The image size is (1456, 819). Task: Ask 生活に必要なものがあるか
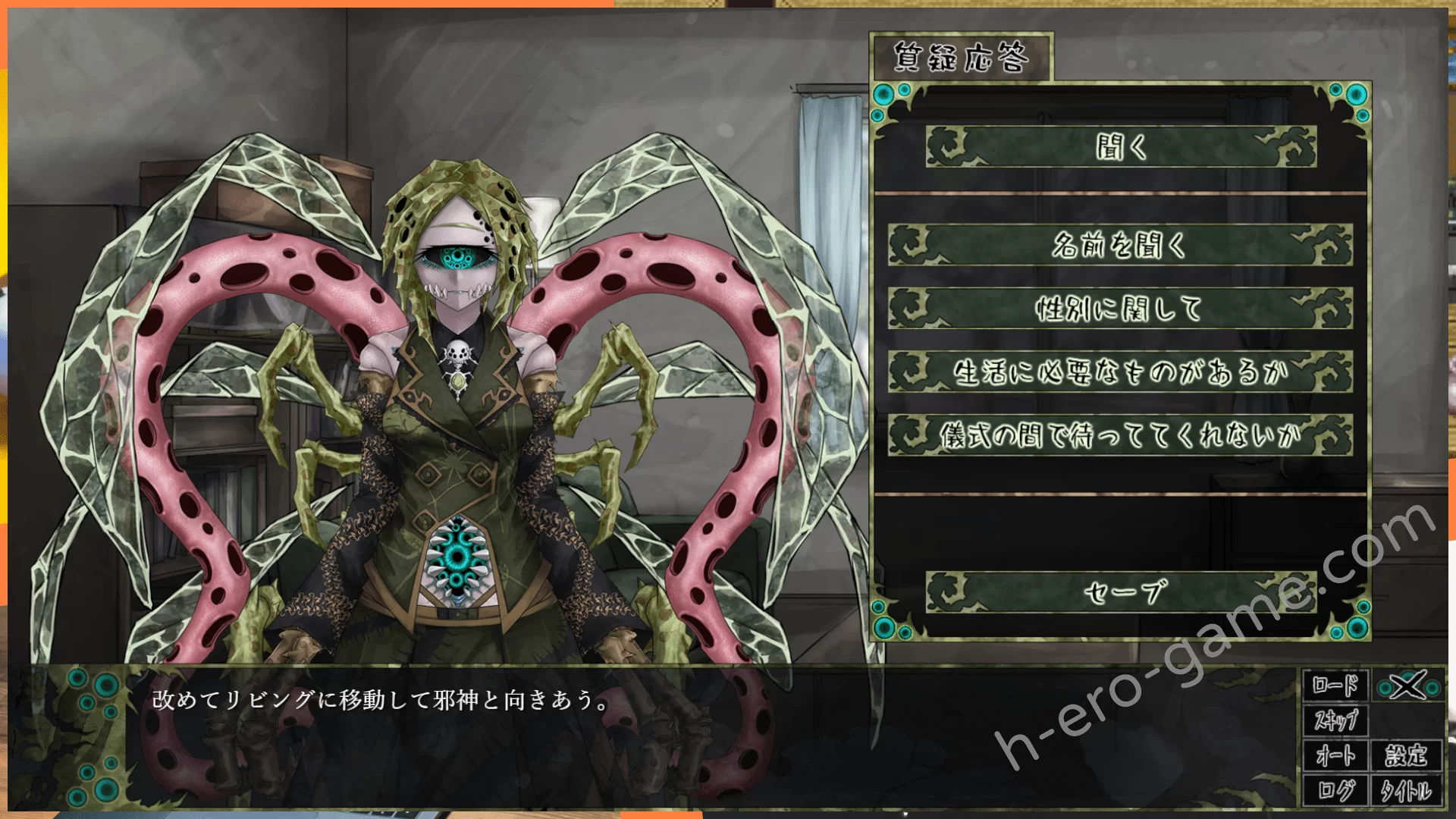tap(1120, 372)
